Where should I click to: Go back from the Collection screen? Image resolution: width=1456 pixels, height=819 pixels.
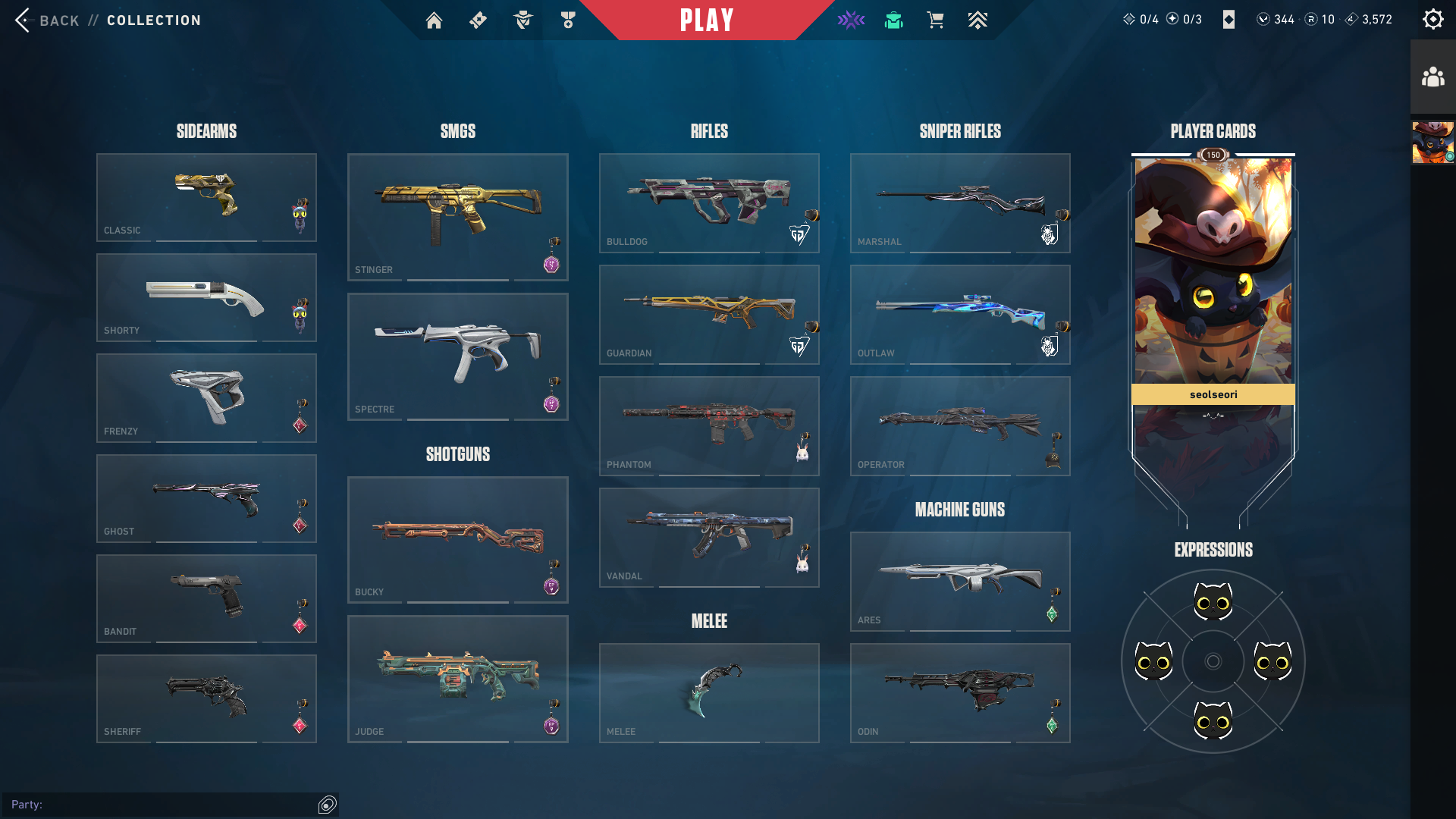[x=47, y=20]
